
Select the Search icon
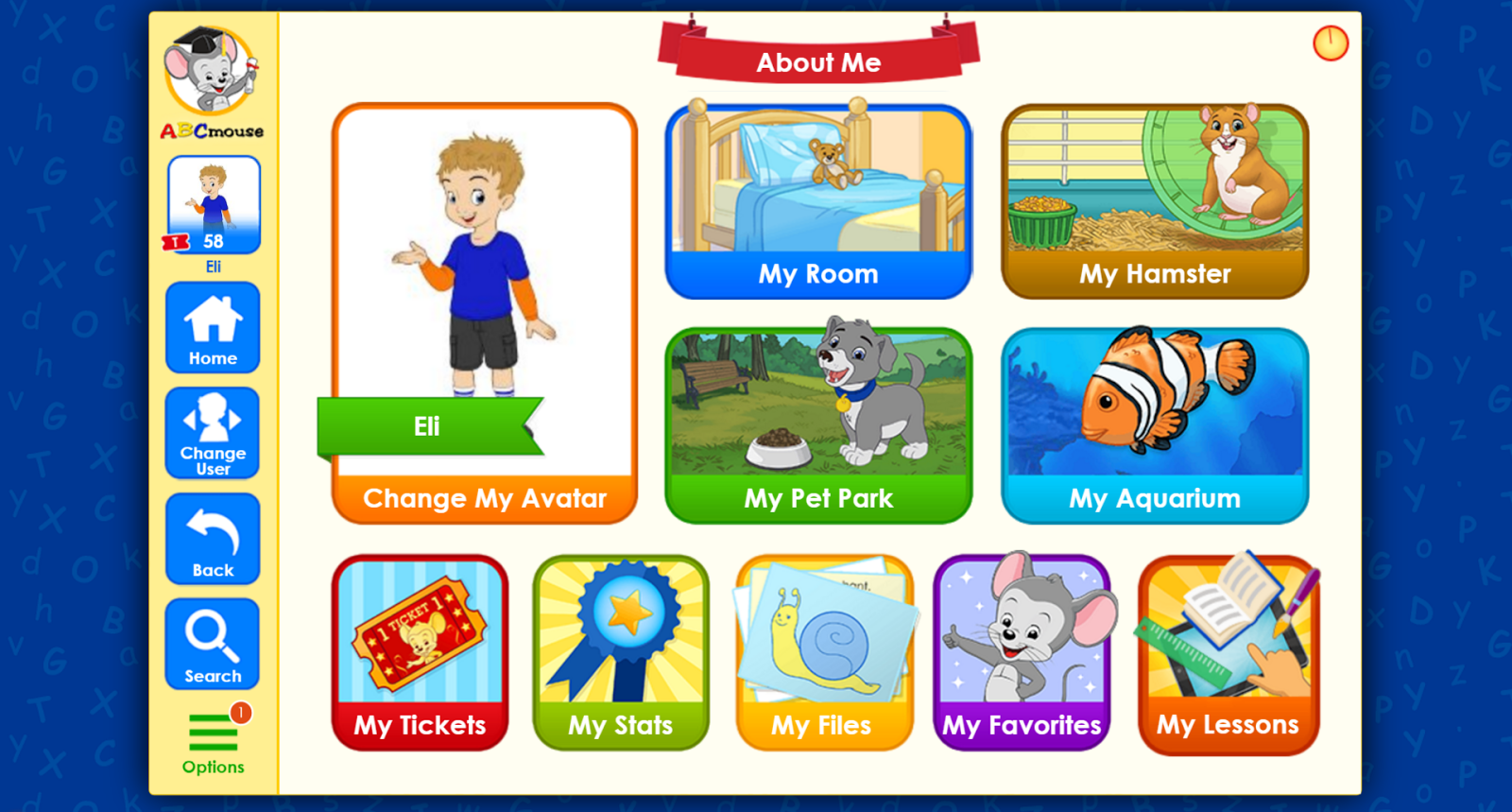click(x=212, y=643)
